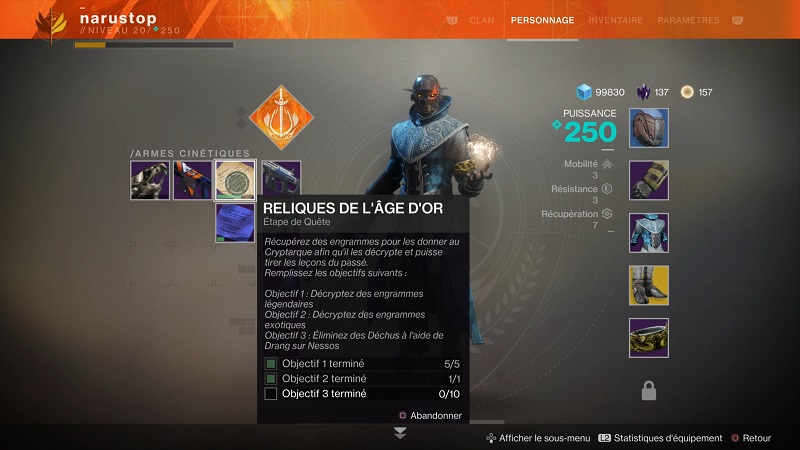The image size is (800, 450).
Task: Open the Inventaire tab
Action: pos(616,20)
